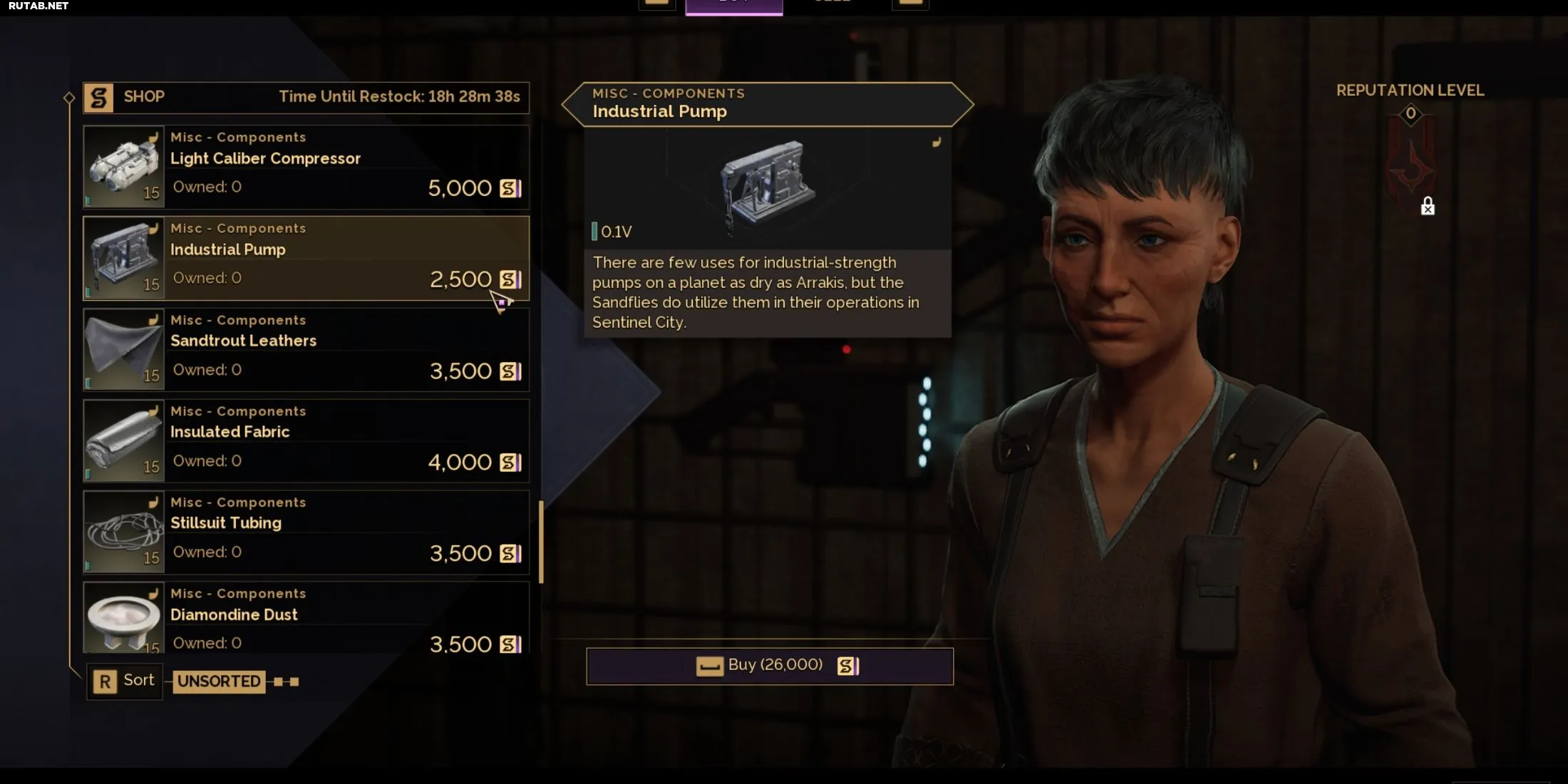Click the UNSORTED sort mode label
The width and height of the screenshot is (1568, 784).
219,681
